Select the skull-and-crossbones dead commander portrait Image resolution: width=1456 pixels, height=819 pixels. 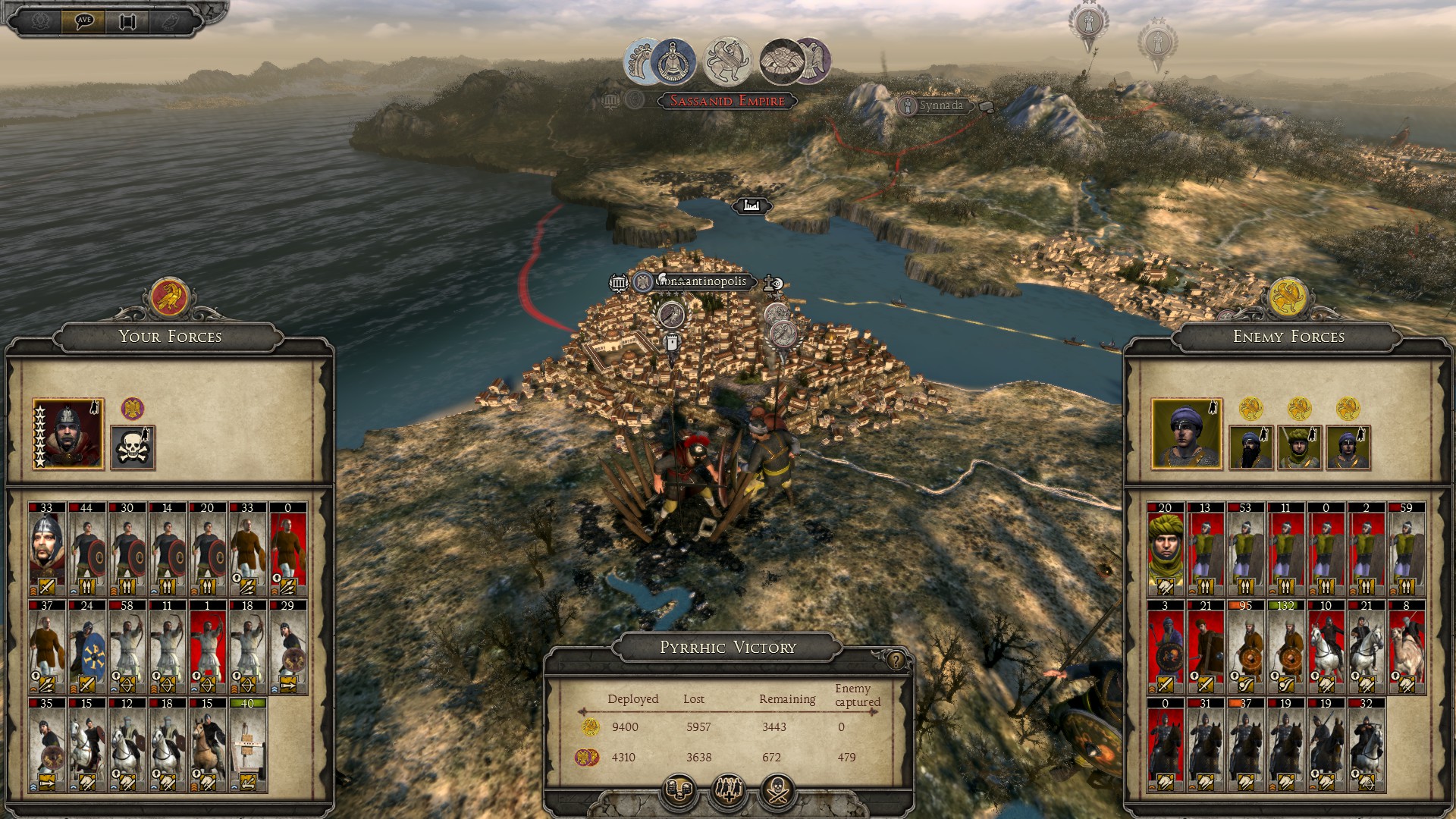pos(133,447)
